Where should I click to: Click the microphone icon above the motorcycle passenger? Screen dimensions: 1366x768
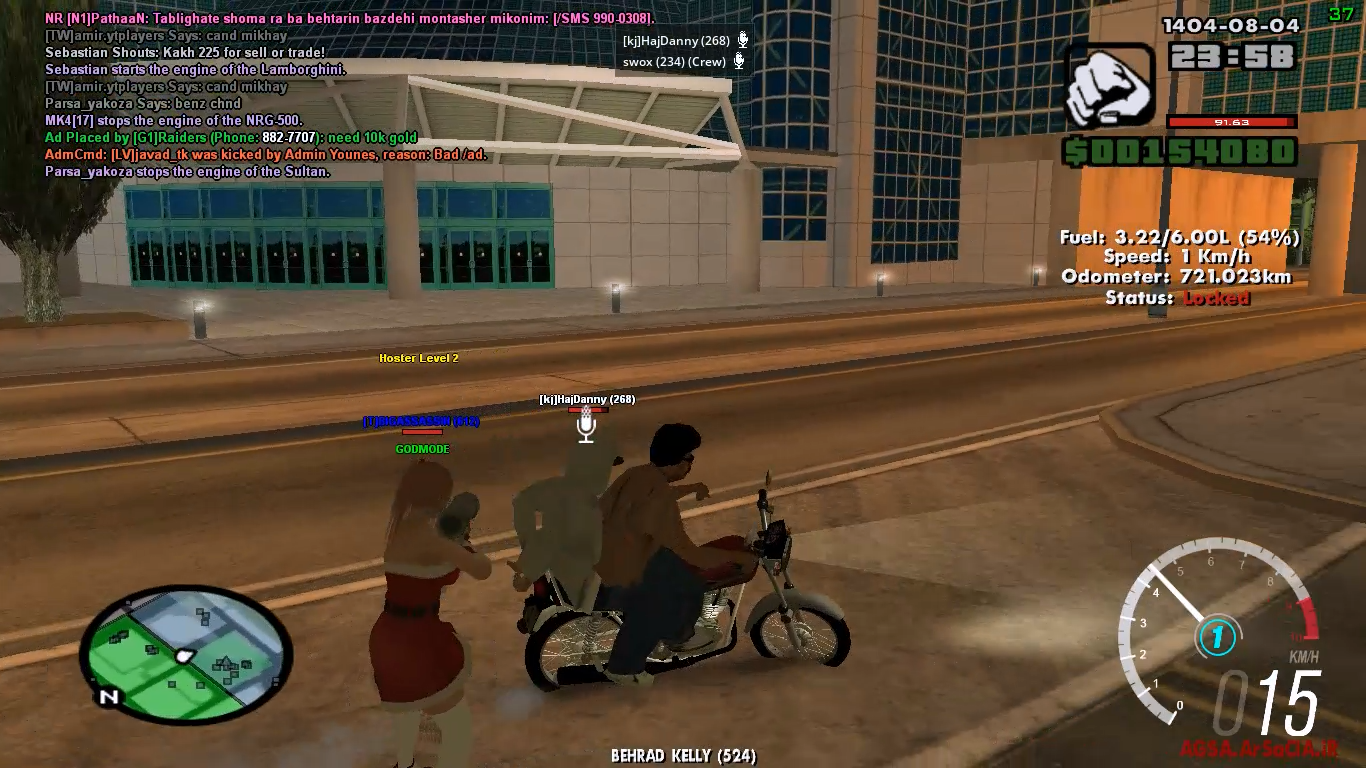(x=585, y=425)
